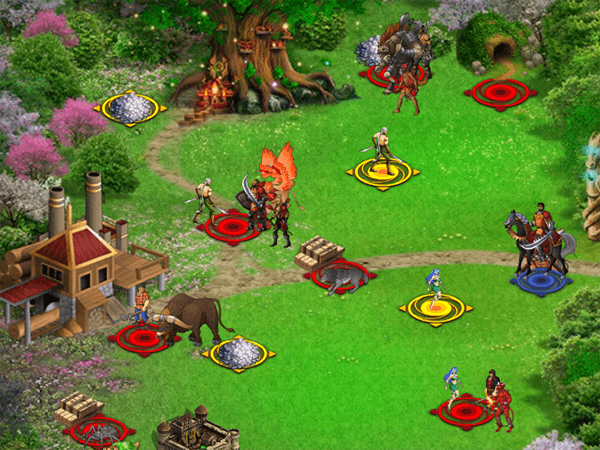Select the blue marker under the horse rider

[x=540, y=281]
